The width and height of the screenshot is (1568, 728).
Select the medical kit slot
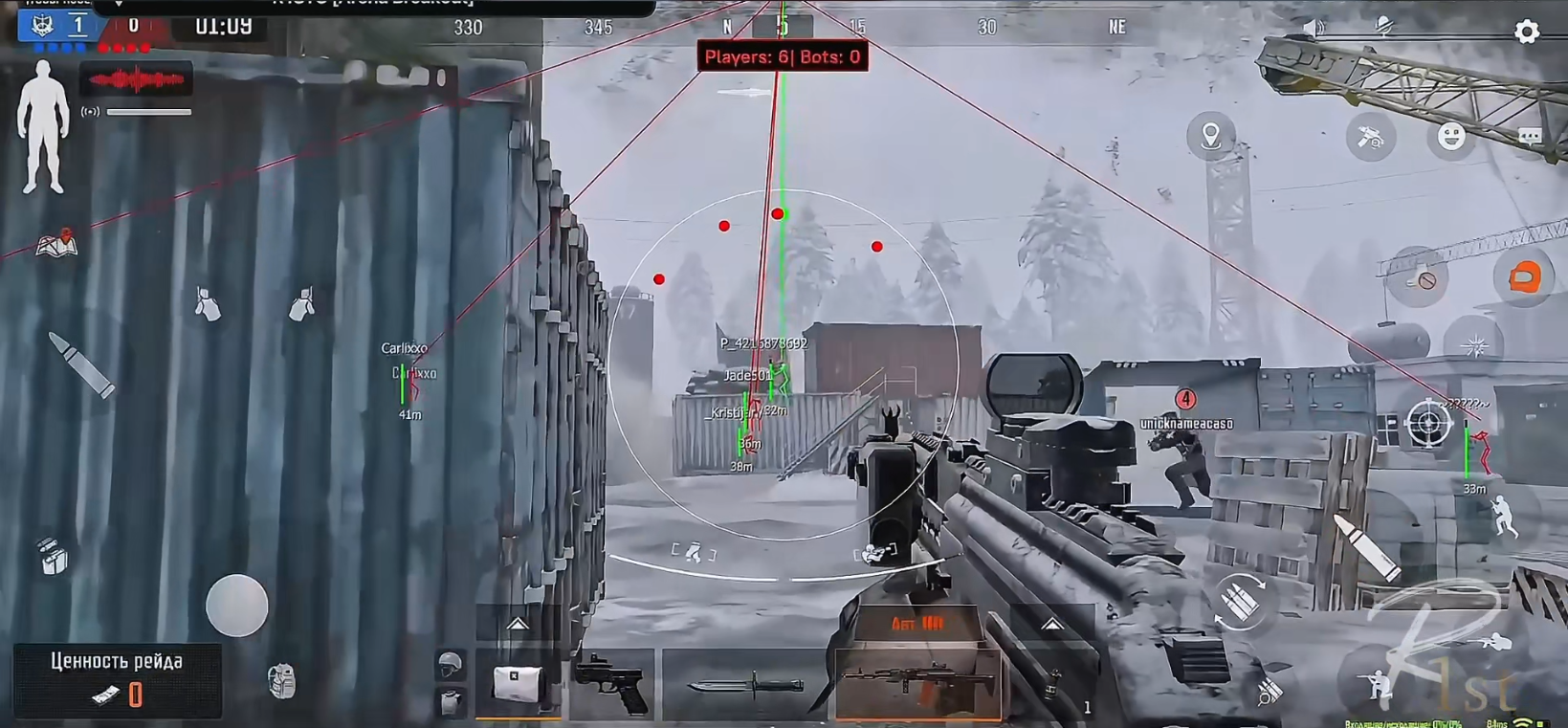[517, 683]
